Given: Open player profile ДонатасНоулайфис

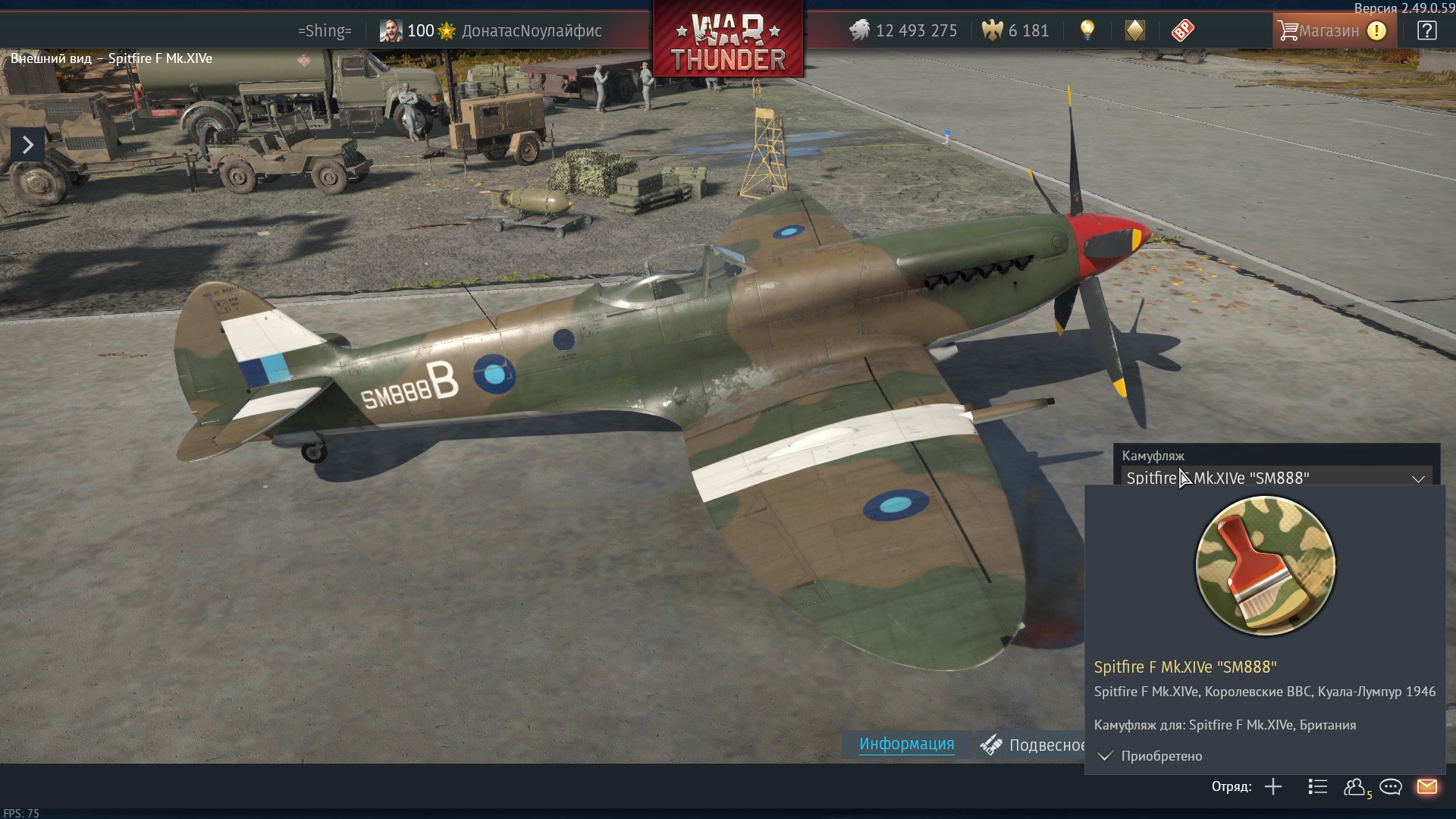Looking at the screenshot, I should (531, 30).
